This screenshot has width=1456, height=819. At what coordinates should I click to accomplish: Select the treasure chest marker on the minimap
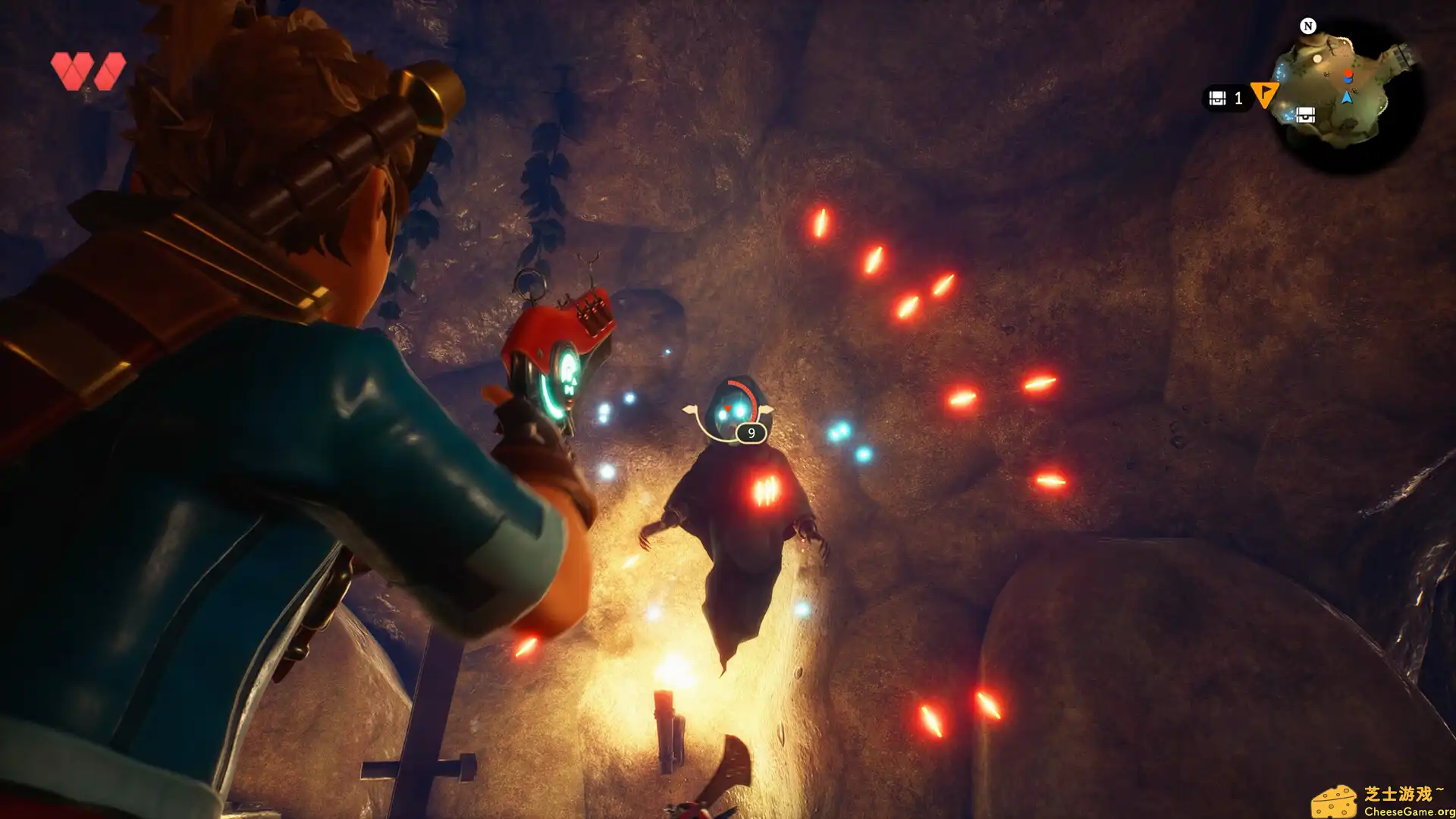click(1307, 115)
